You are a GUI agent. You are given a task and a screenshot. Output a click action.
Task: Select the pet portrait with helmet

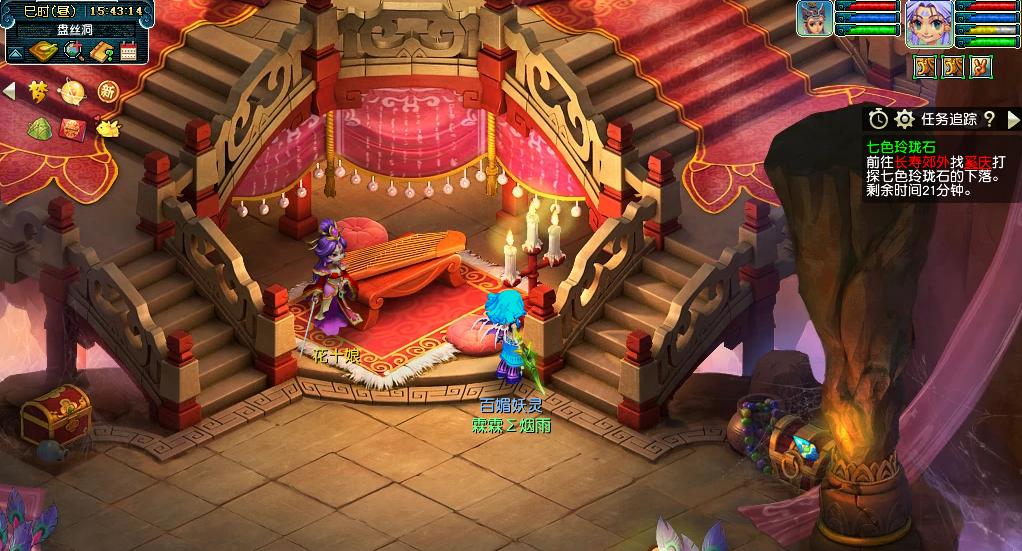tap(815, 19)
